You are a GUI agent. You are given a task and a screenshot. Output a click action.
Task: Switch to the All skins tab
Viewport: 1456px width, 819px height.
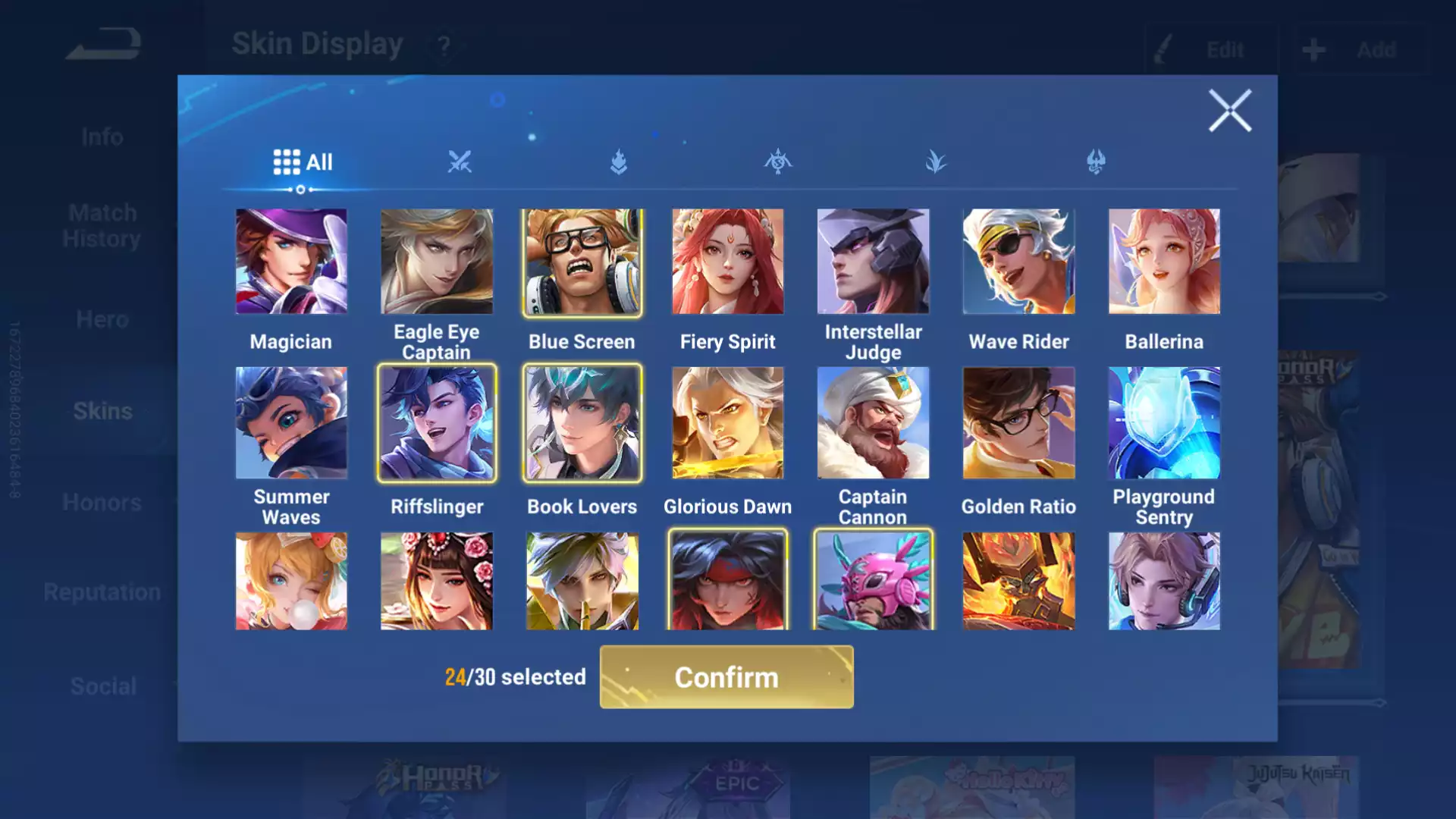pyautogui.click(x=303, y=162)
